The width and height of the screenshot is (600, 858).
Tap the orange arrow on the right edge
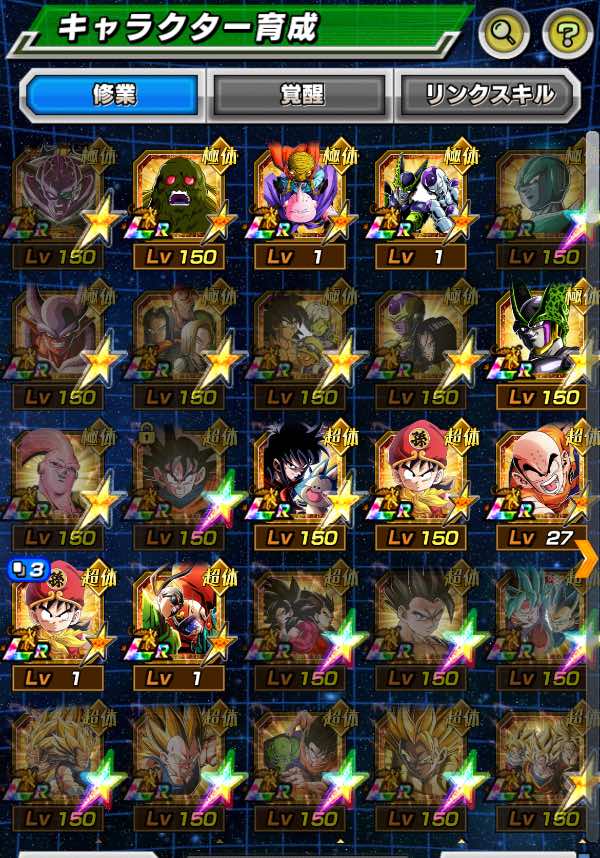point(586,557)
